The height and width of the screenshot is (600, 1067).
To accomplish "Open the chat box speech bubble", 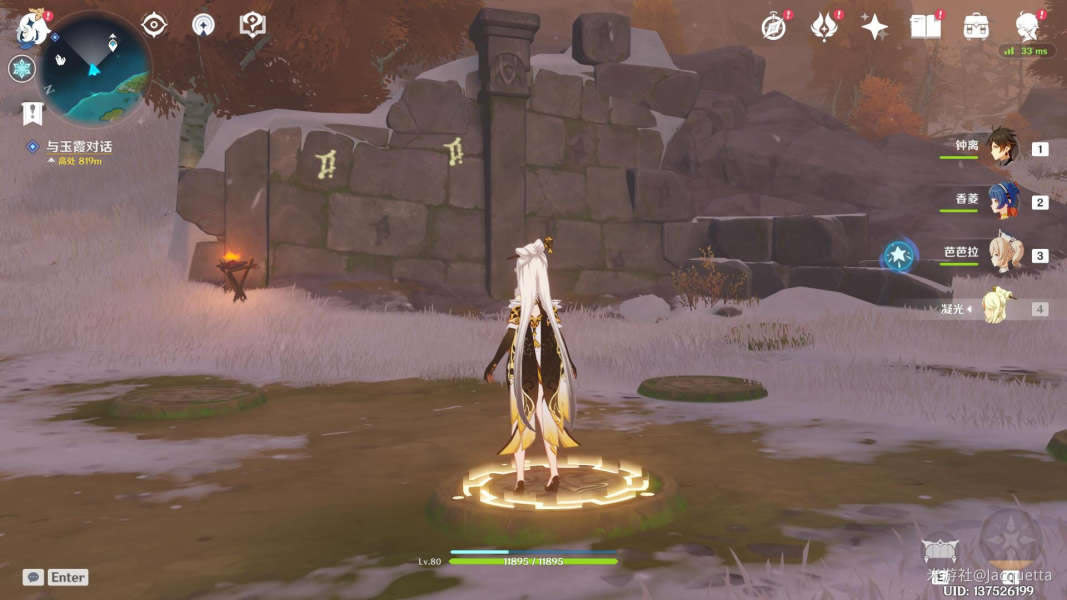I will coord(34,577).
